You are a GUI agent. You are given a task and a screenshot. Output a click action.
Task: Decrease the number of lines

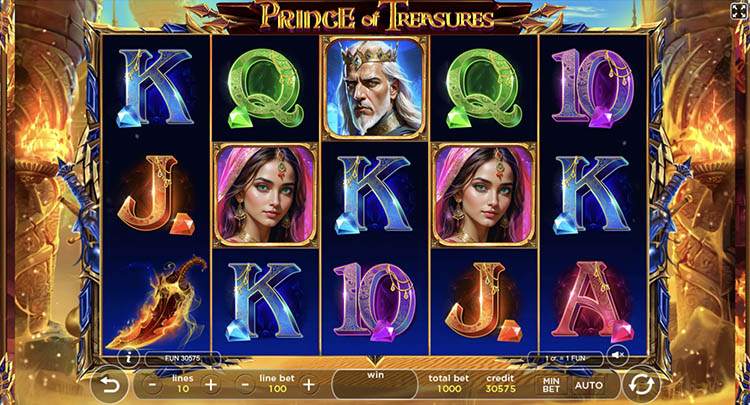click(151, 384)
